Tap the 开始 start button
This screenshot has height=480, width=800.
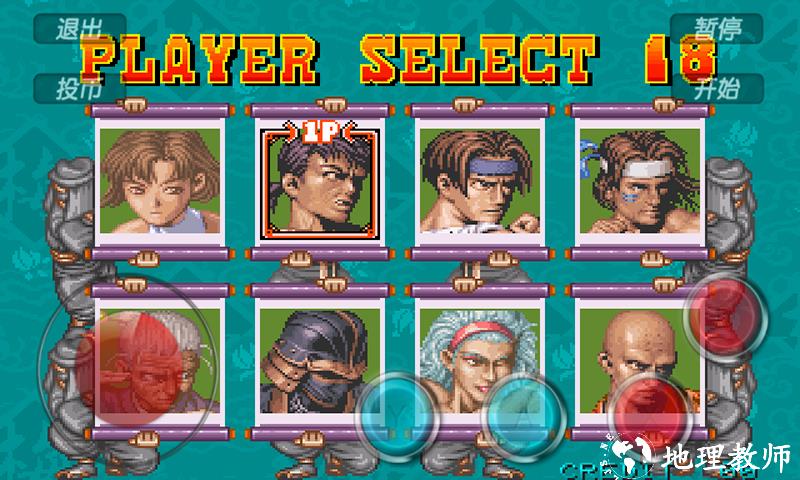718,88
